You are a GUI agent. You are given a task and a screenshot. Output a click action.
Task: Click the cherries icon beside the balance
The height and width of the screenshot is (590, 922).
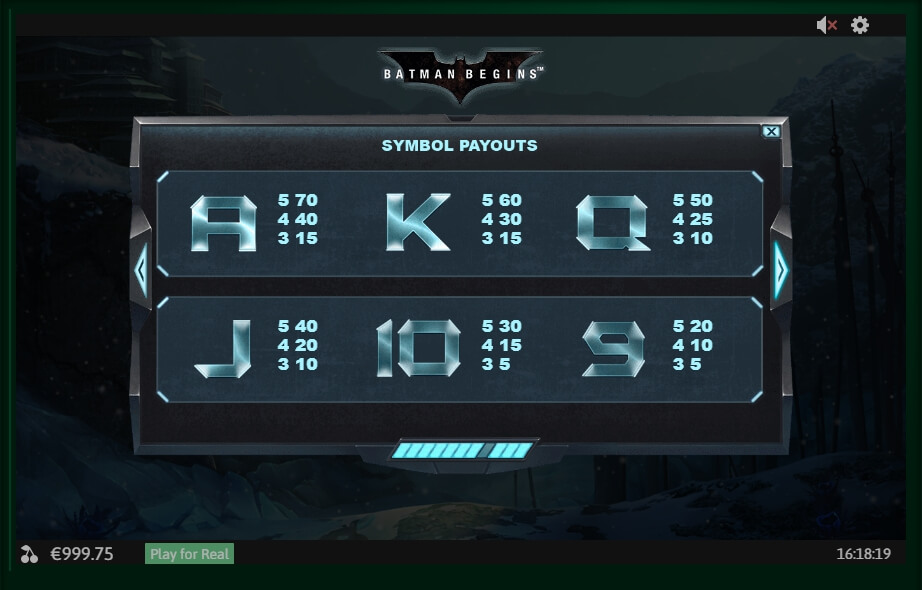click(30, 554)
